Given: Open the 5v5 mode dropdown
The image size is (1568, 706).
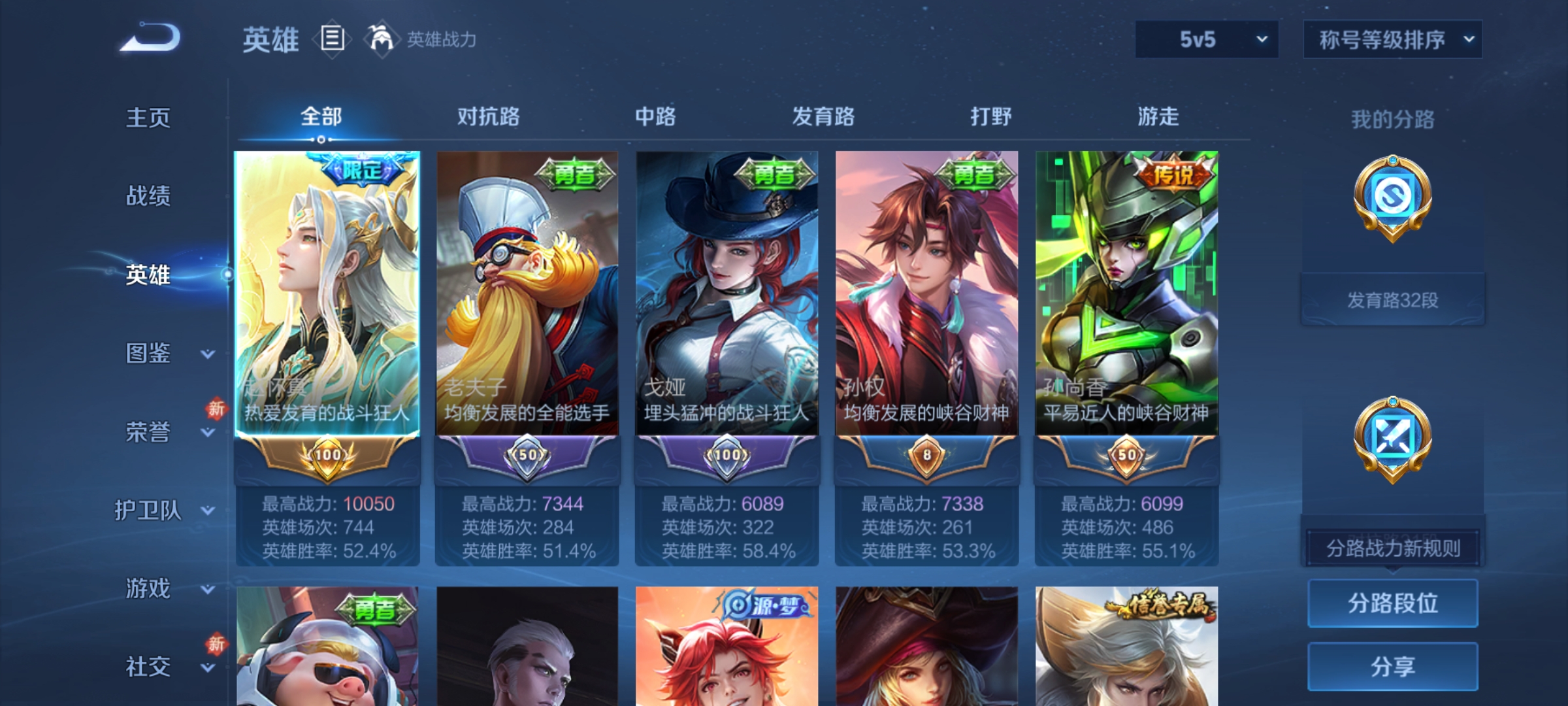Looking at the screenshot, I should [x=1205, y=39].
